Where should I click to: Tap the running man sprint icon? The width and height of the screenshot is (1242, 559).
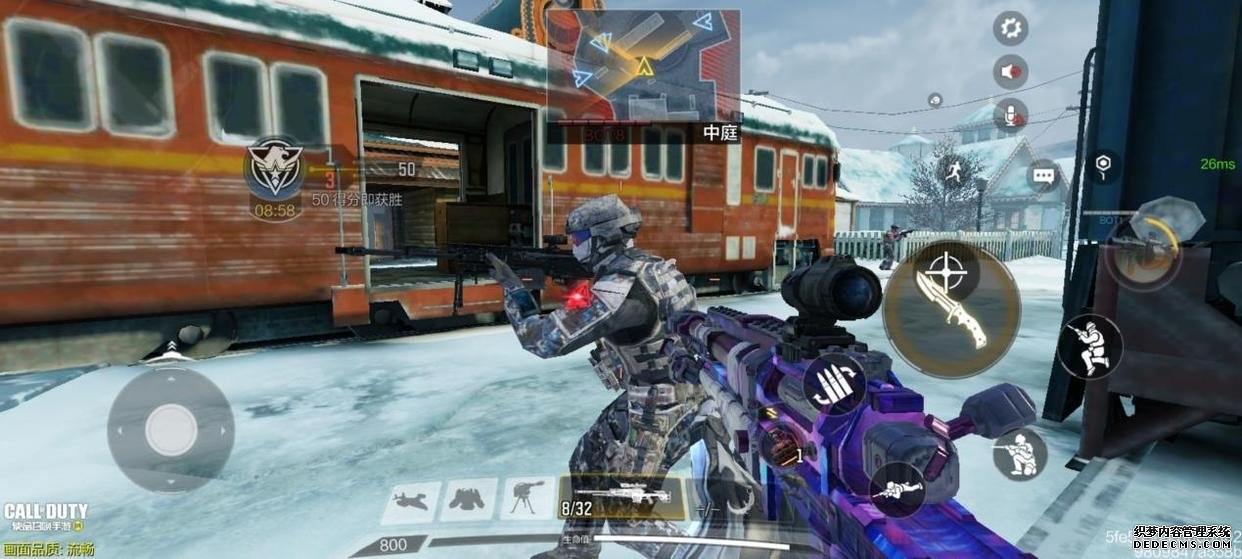[952, 171]
